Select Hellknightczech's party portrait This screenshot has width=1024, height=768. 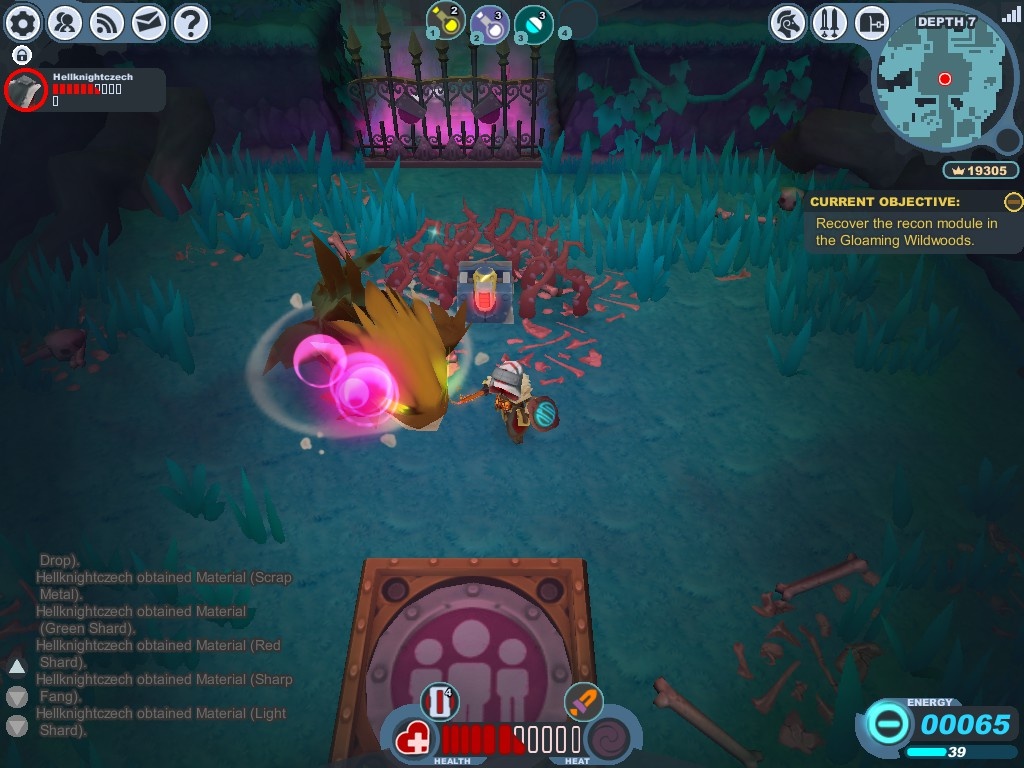(26, 90)
